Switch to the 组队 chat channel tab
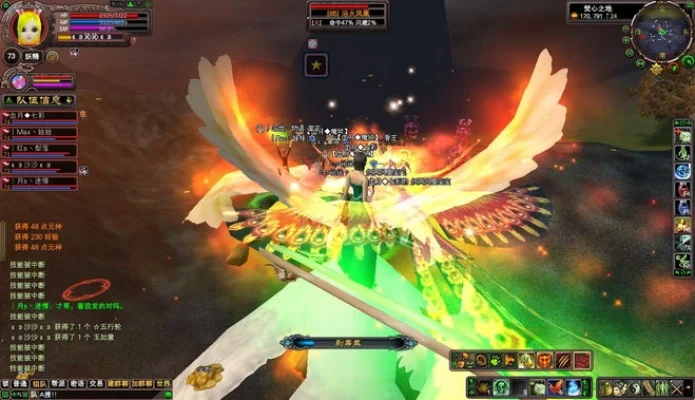Screen dimensions: 695x400 [39, 383]
